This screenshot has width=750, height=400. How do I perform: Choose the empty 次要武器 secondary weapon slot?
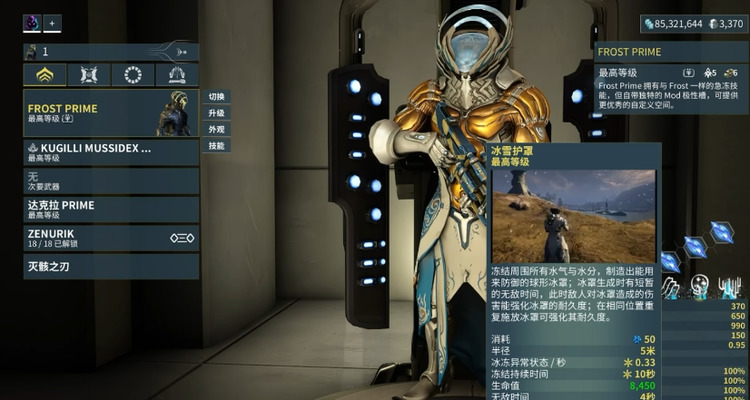click(x=110, y=181)
